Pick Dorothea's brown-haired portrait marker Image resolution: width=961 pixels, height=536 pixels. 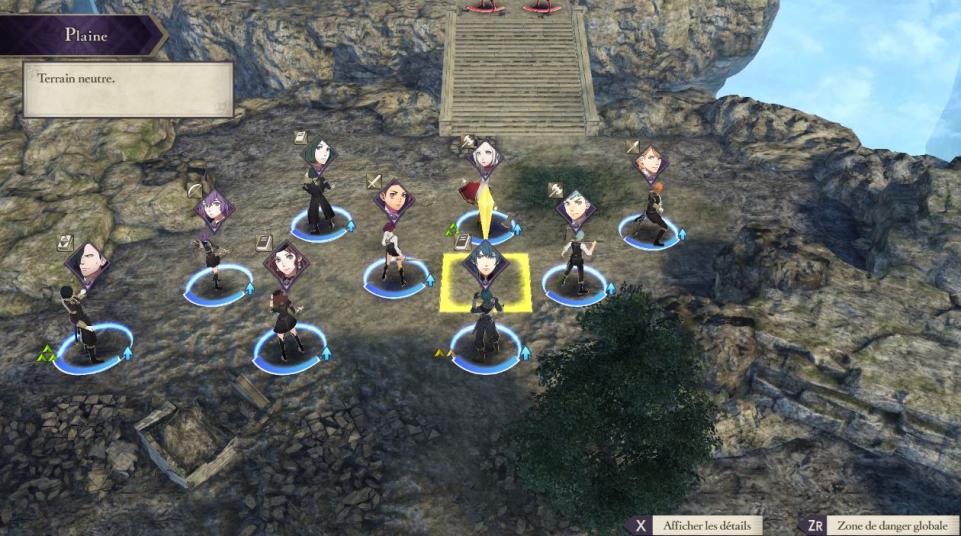point(286,264)
